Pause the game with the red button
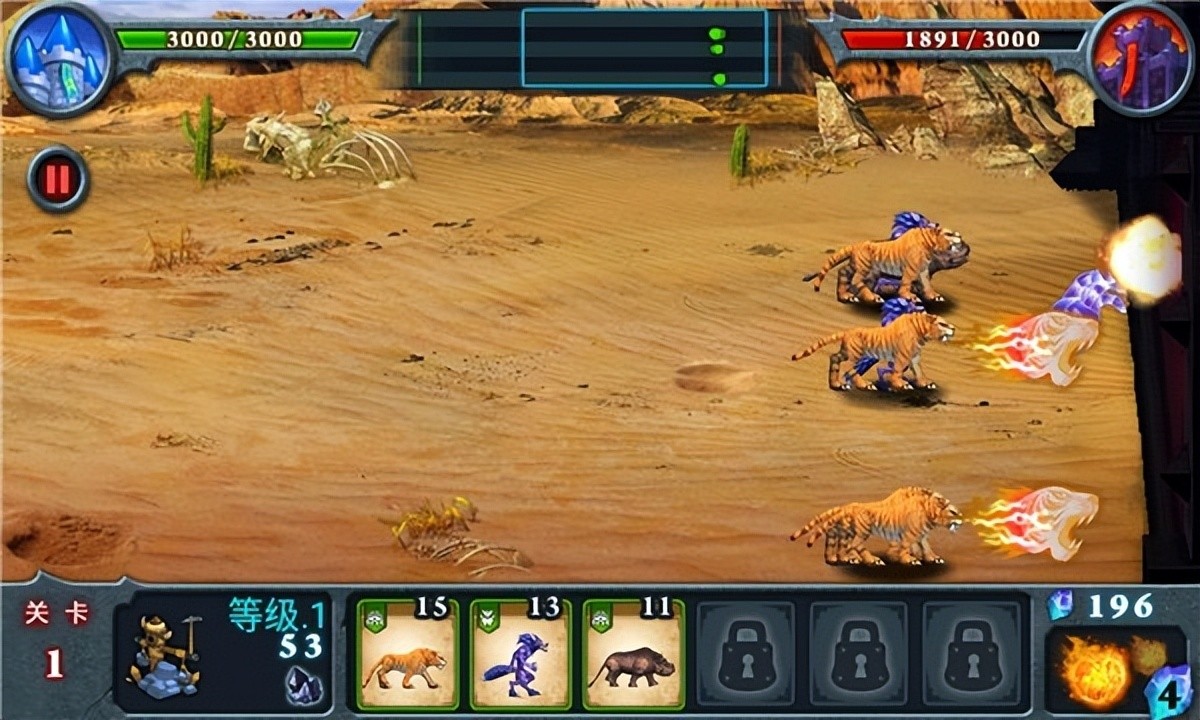This screenshot has height=720, width=1200. point(58,180)
